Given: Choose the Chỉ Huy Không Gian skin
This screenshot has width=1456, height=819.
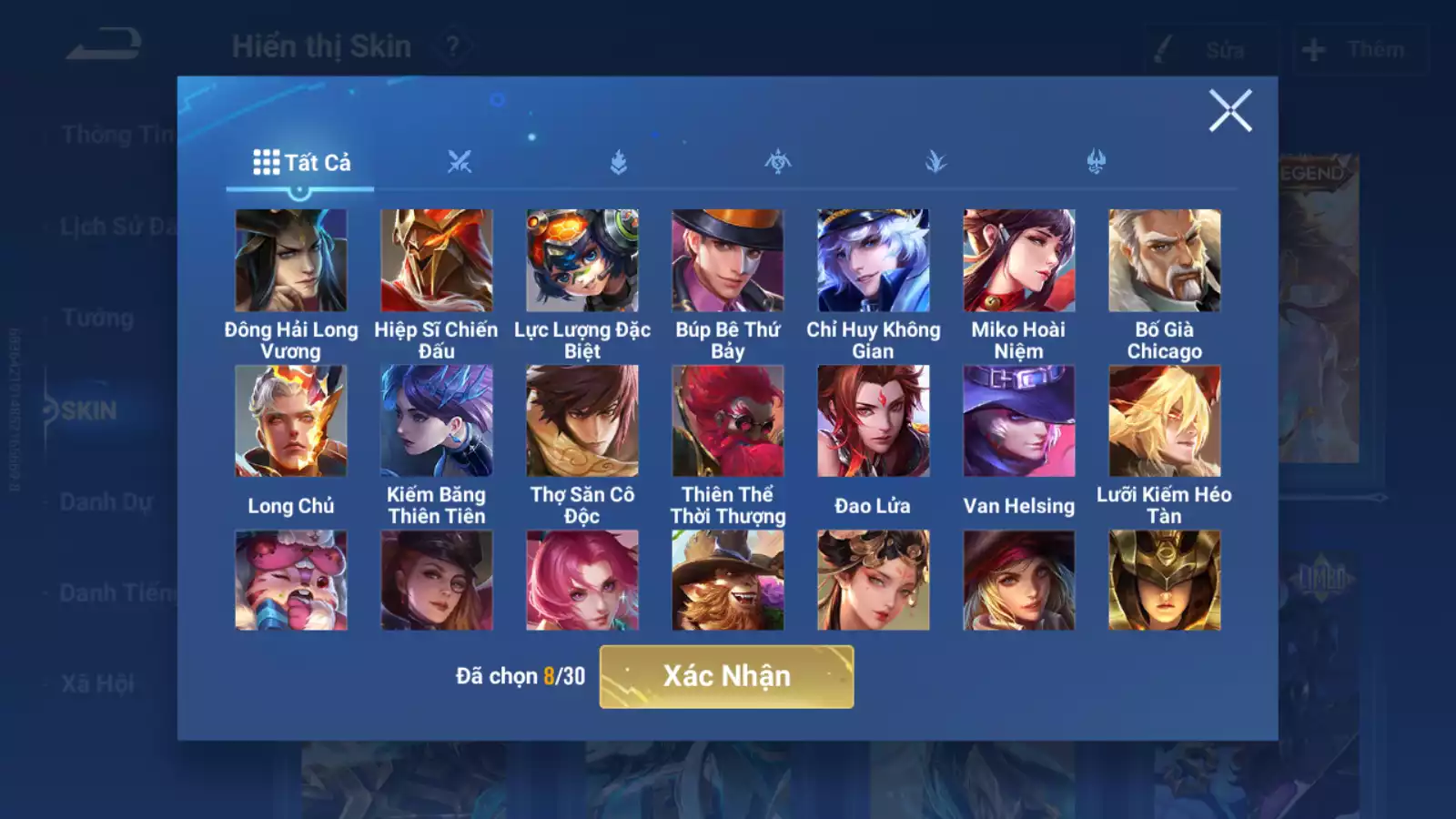Looking at the screenshot, I should [873, 261].
